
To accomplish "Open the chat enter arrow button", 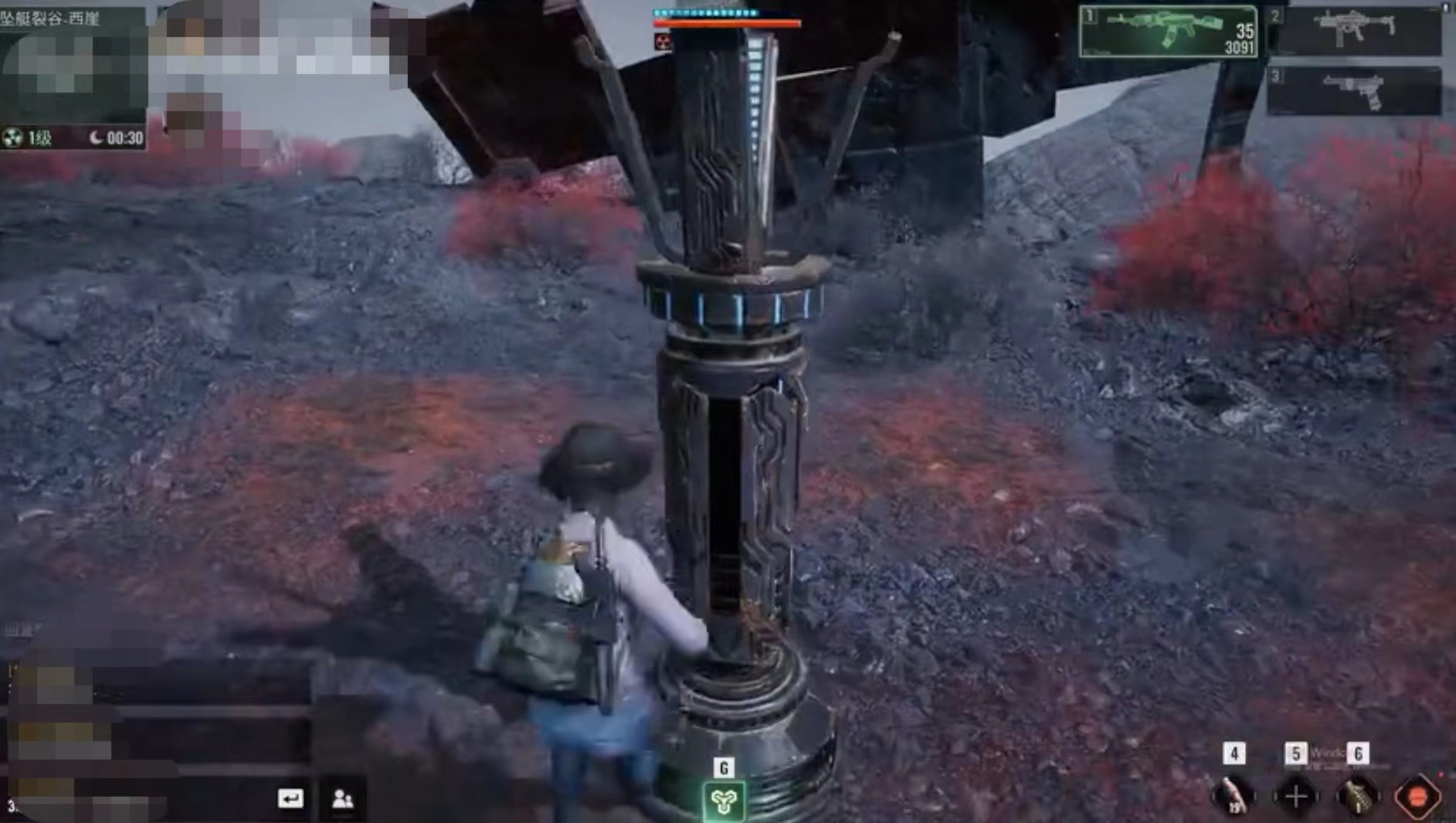I will 290,798.
